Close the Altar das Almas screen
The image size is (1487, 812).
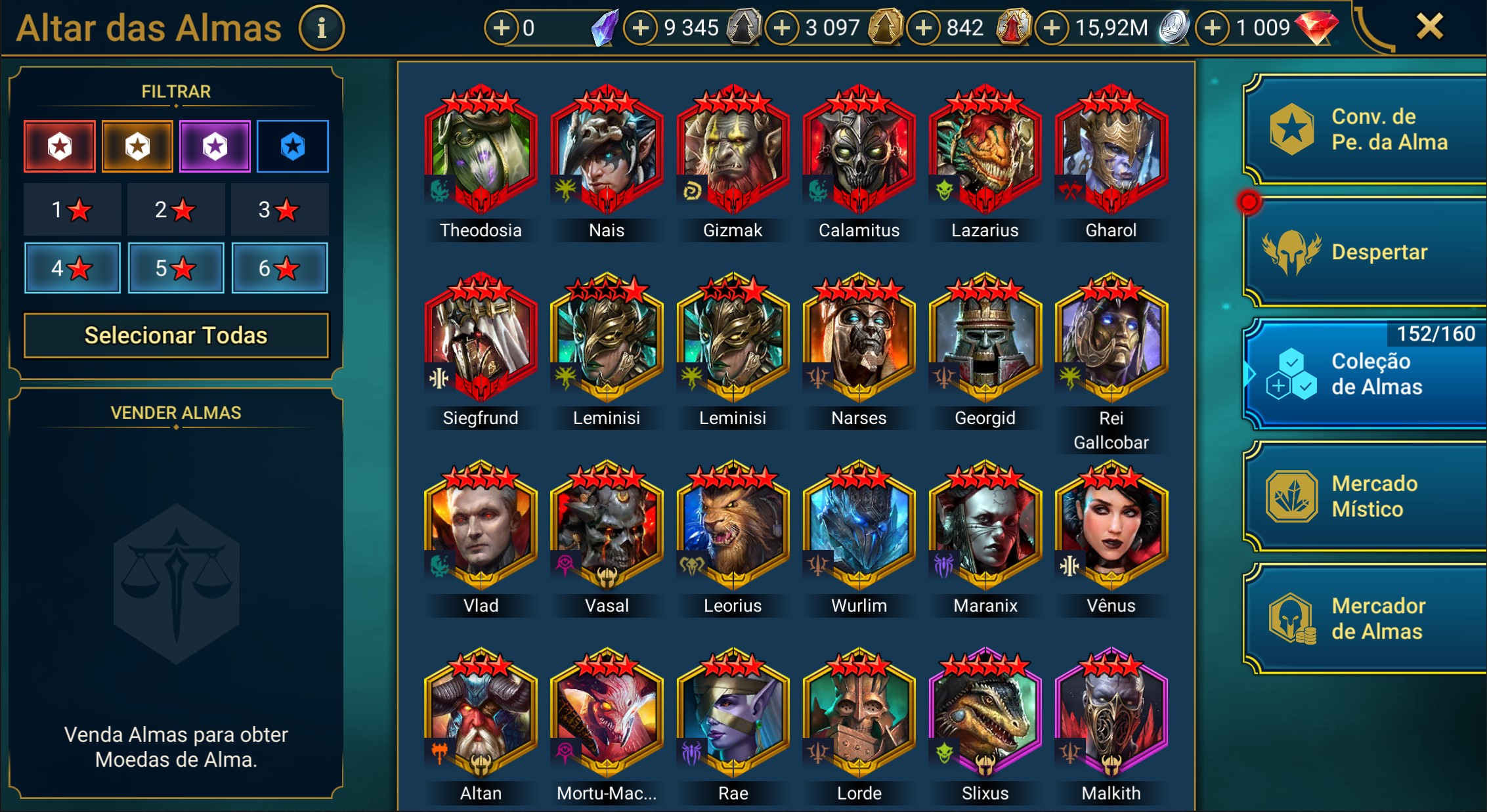(x=1429, y=28)
